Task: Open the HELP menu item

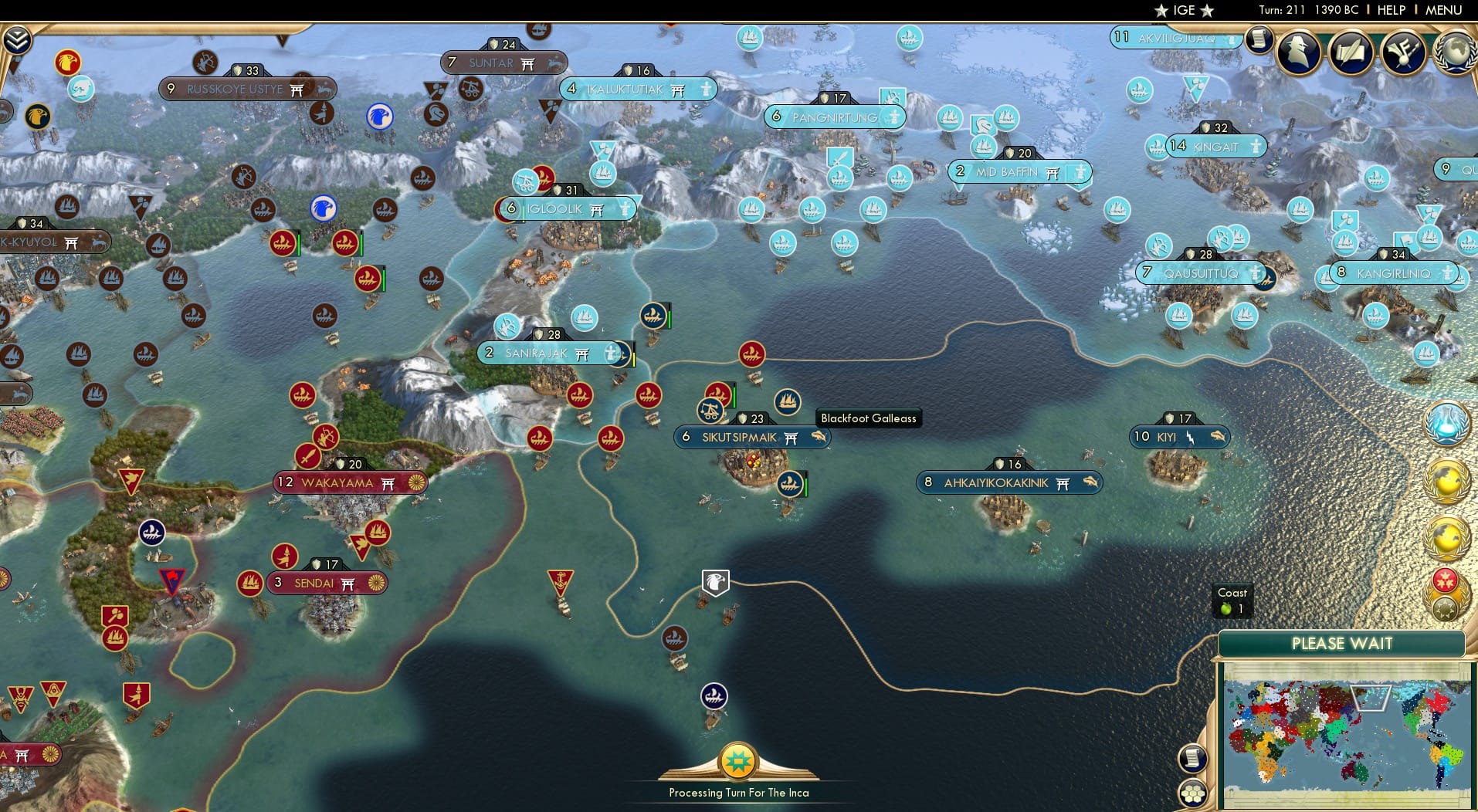Action: click(1390, 10)
